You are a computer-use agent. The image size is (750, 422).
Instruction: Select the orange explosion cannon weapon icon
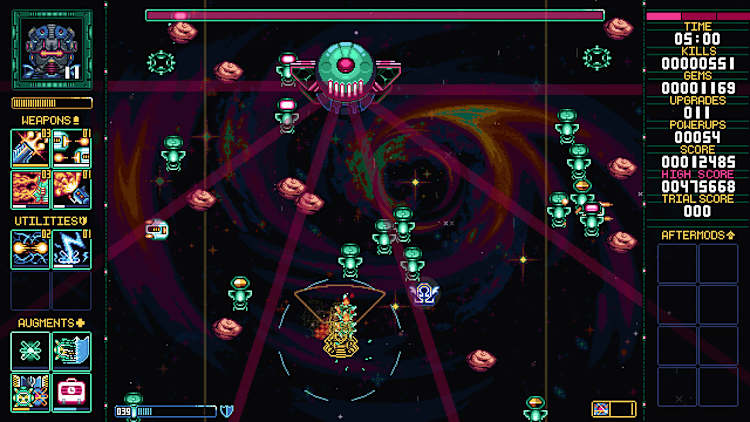click(31, 148)
